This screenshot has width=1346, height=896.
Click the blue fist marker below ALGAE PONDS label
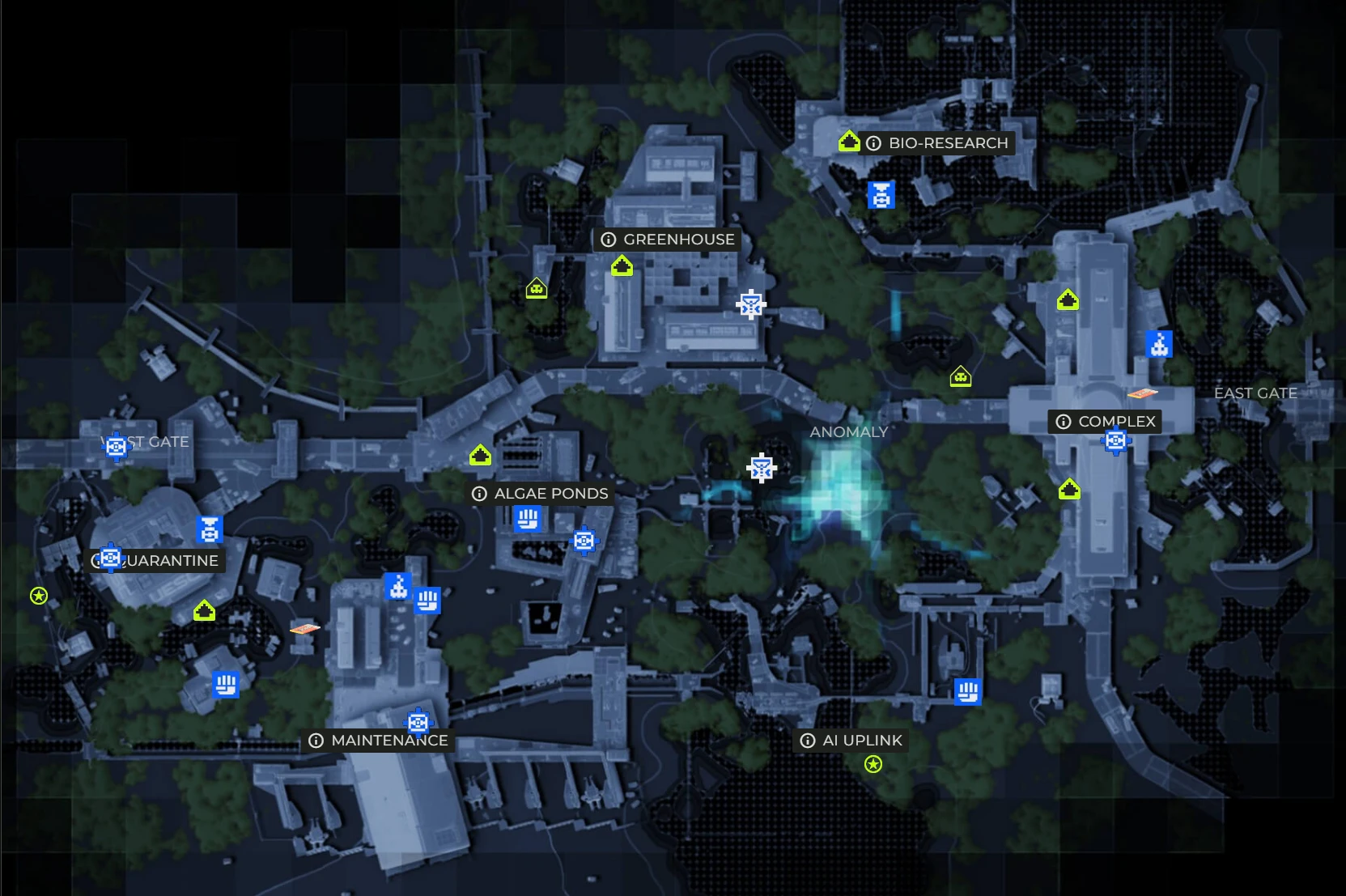pyautogui.click(x=527, y=518)
